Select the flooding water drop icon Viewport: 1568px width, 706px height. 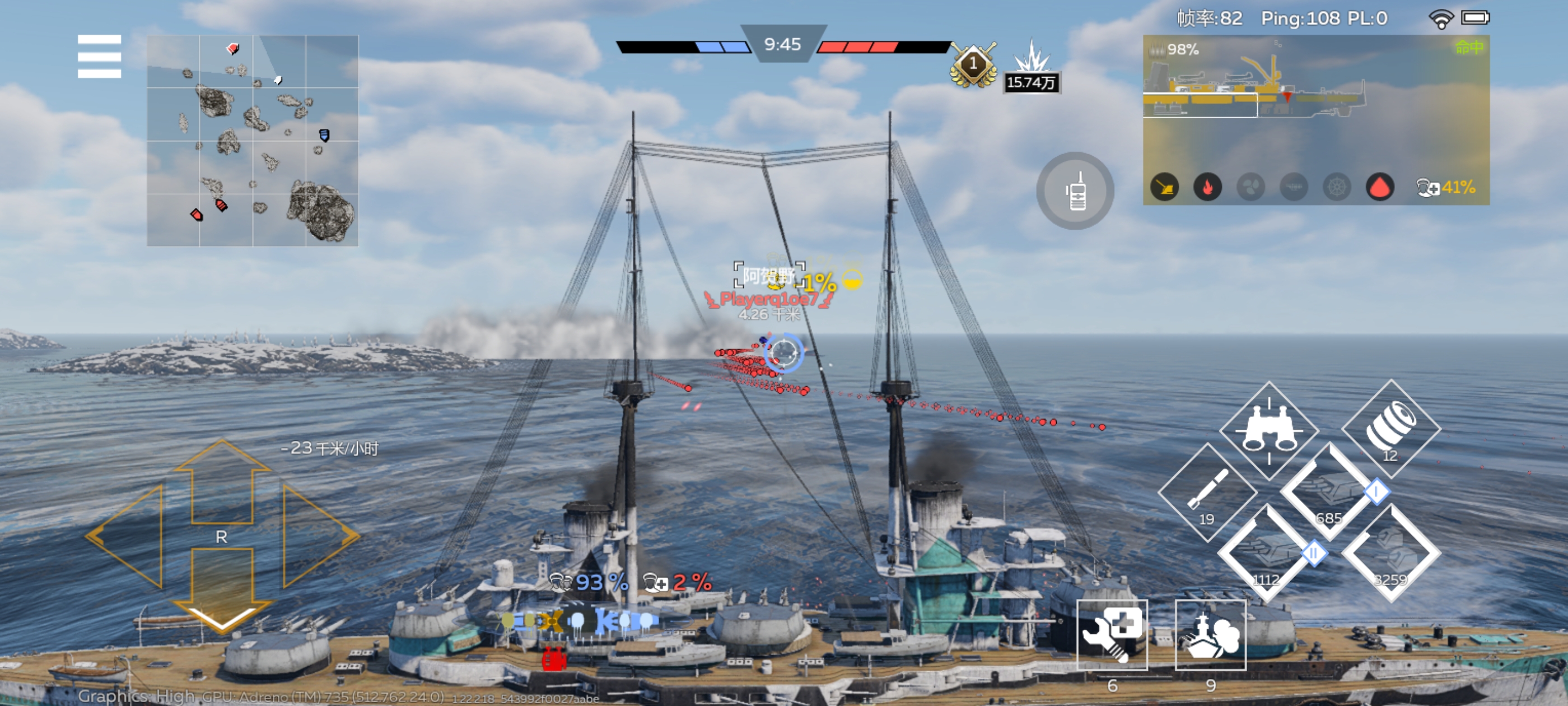coord(1380,187)
